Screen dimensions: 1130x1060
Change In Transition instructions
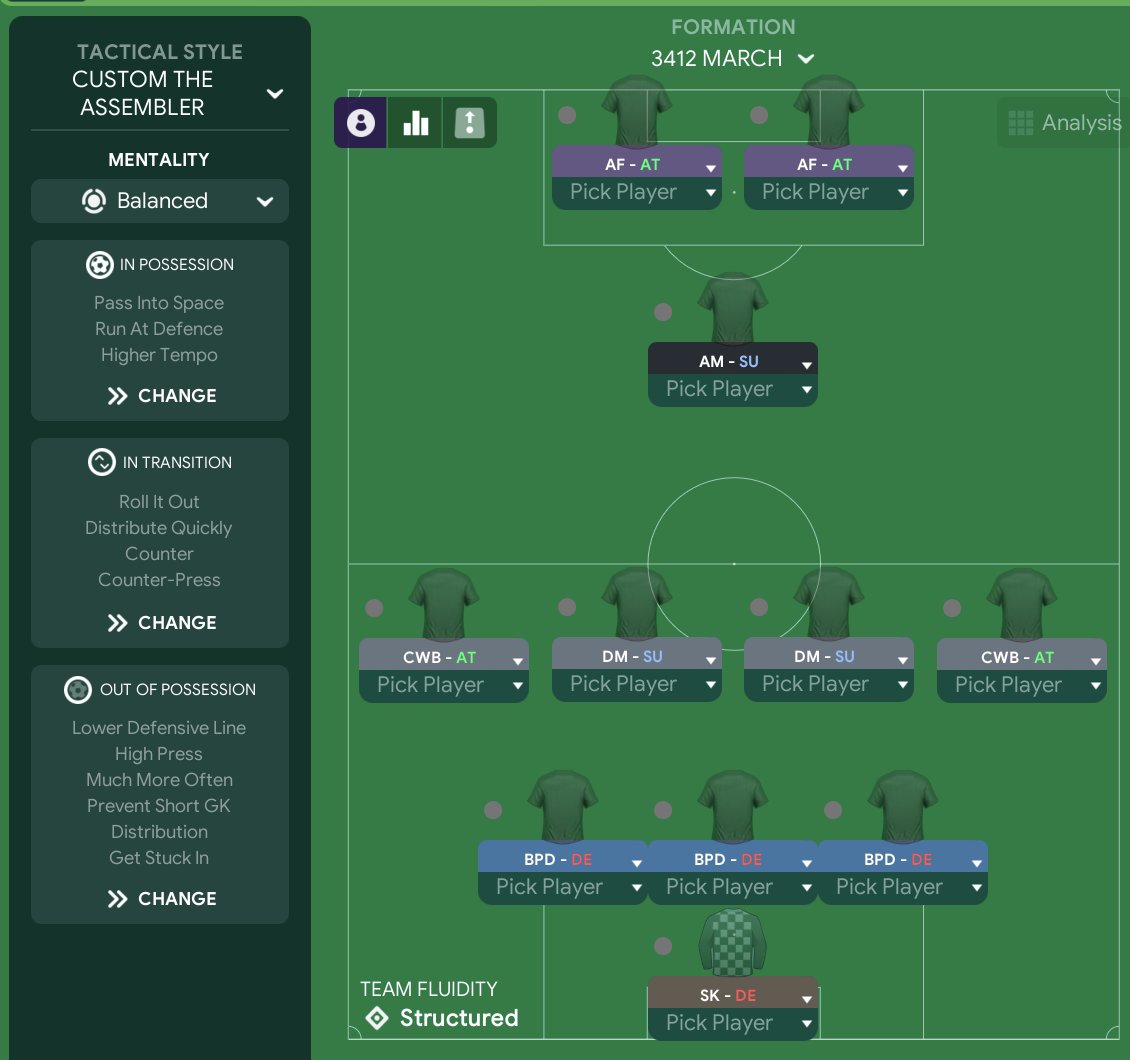click(161, 623)
